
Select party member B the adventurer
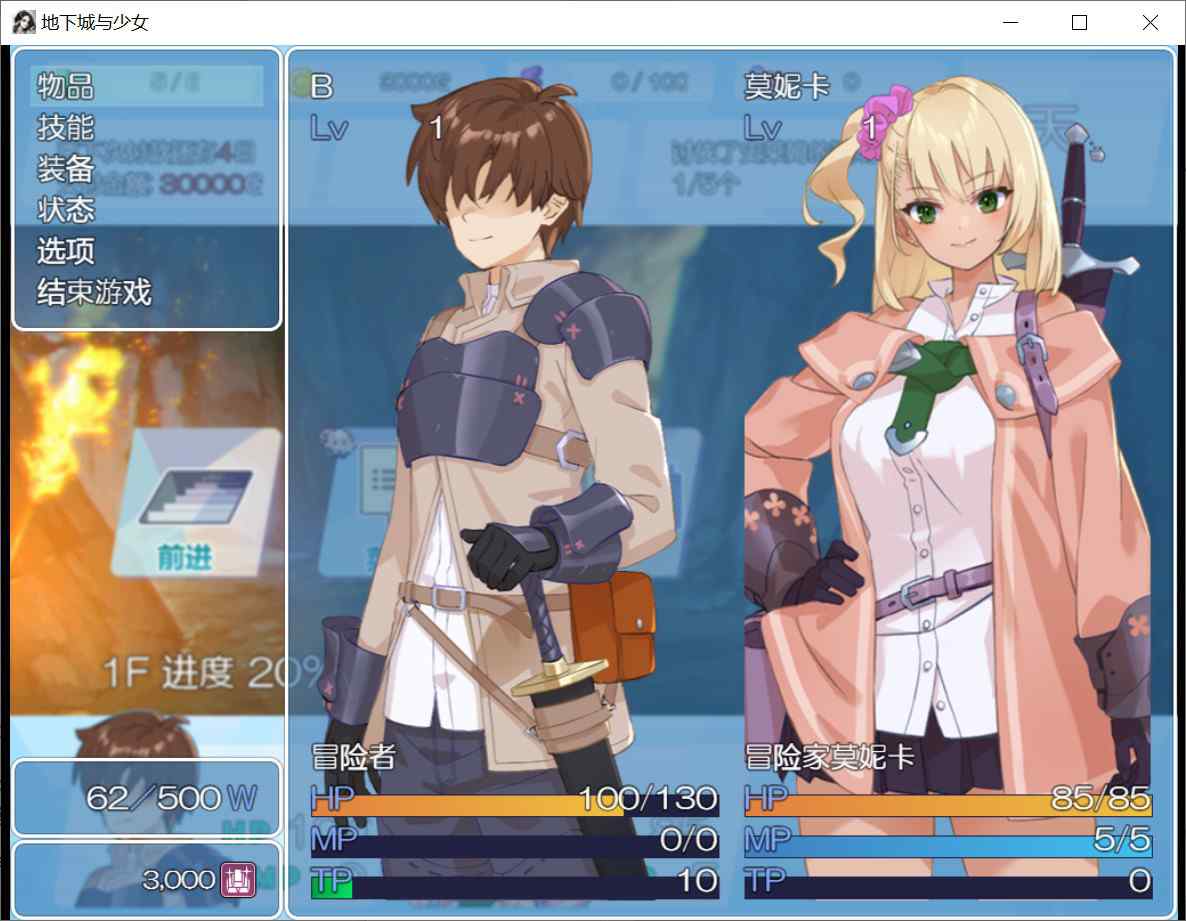coord(515,480)
